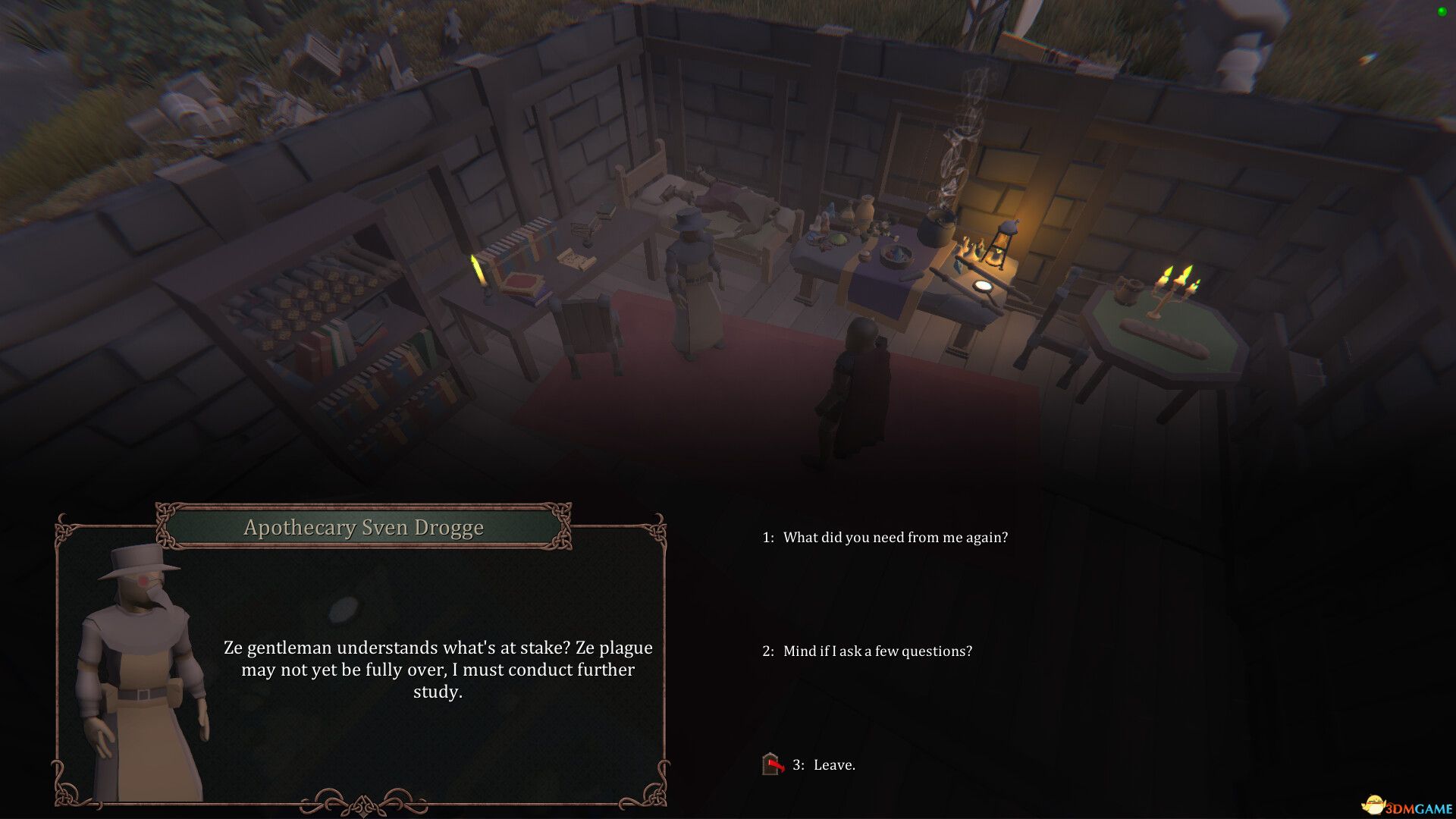
Task: Click the potion bottles next to the lantern
Action: (965, 248)
